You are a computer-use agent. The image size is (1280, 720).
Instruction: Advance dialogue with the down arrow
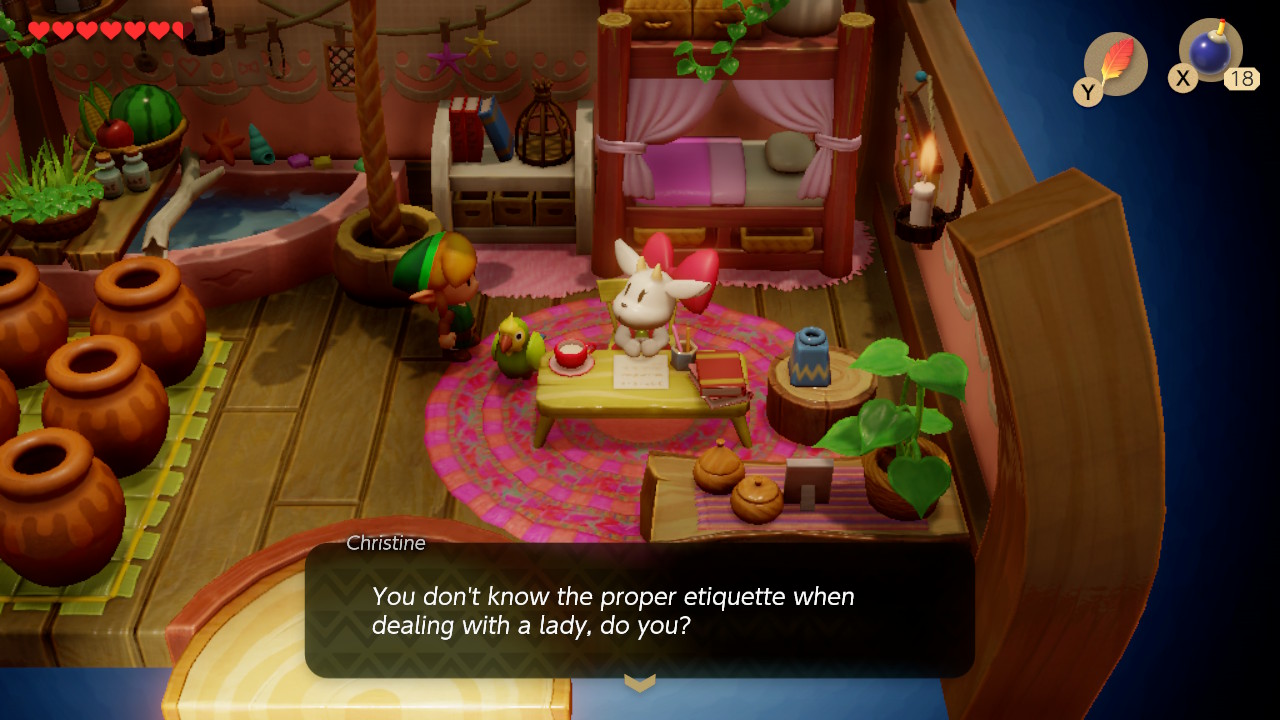(640, 683)
